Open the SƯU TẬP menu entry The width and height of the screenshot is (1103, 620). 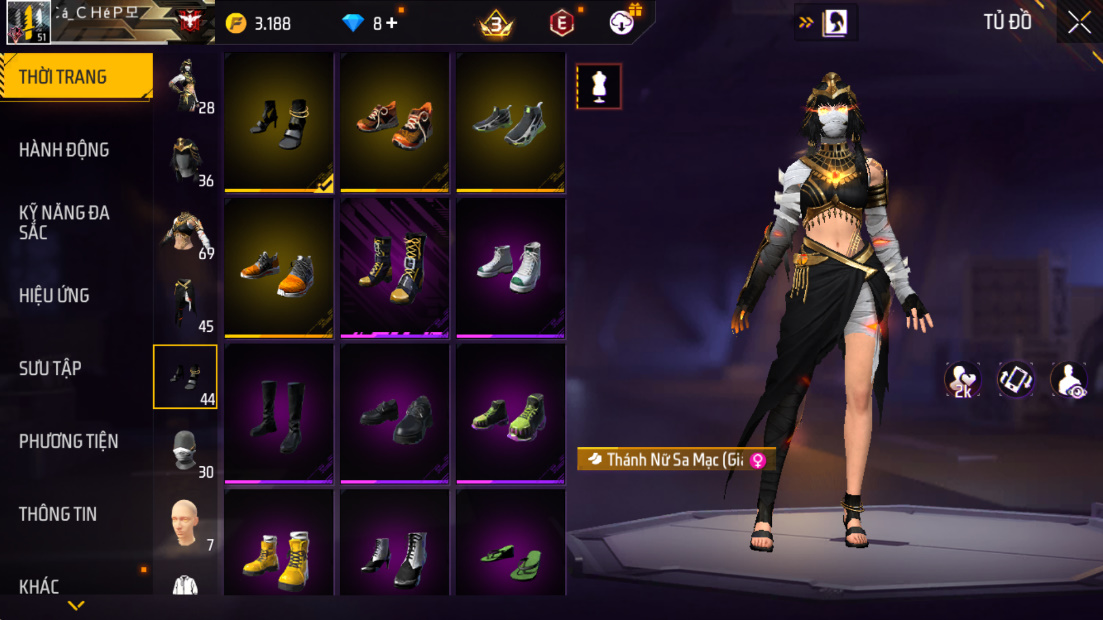coord(50,369)
